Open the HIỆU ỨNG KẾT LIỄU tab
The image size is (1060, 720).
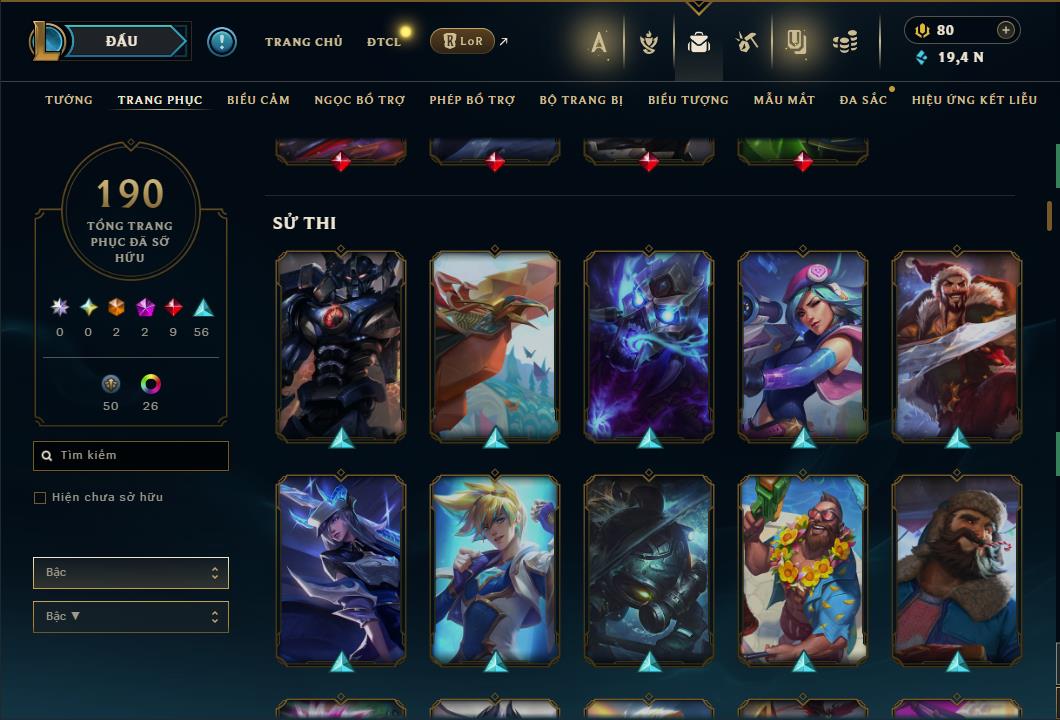coord(973,100)
